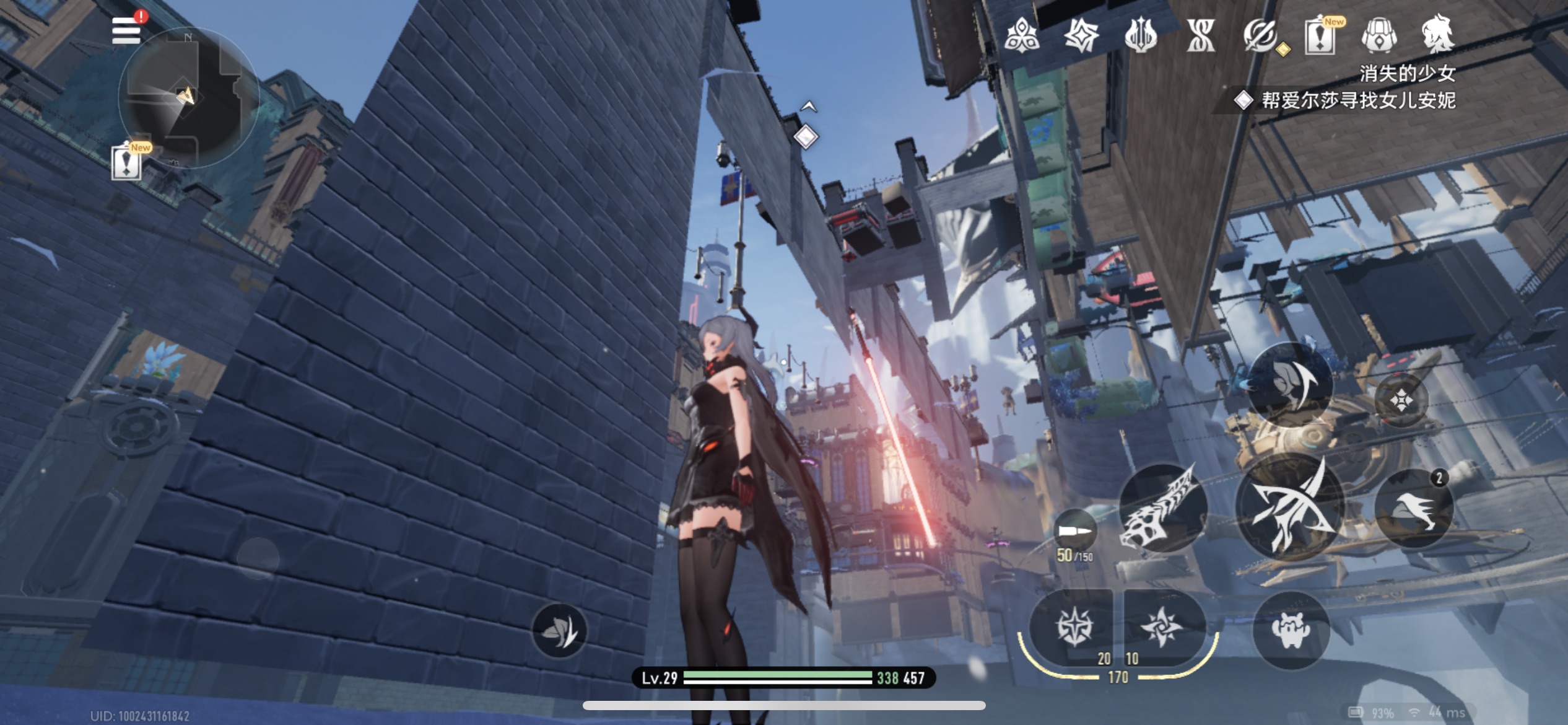Tap the helmet and crescent character skill

coord(1290,384)
